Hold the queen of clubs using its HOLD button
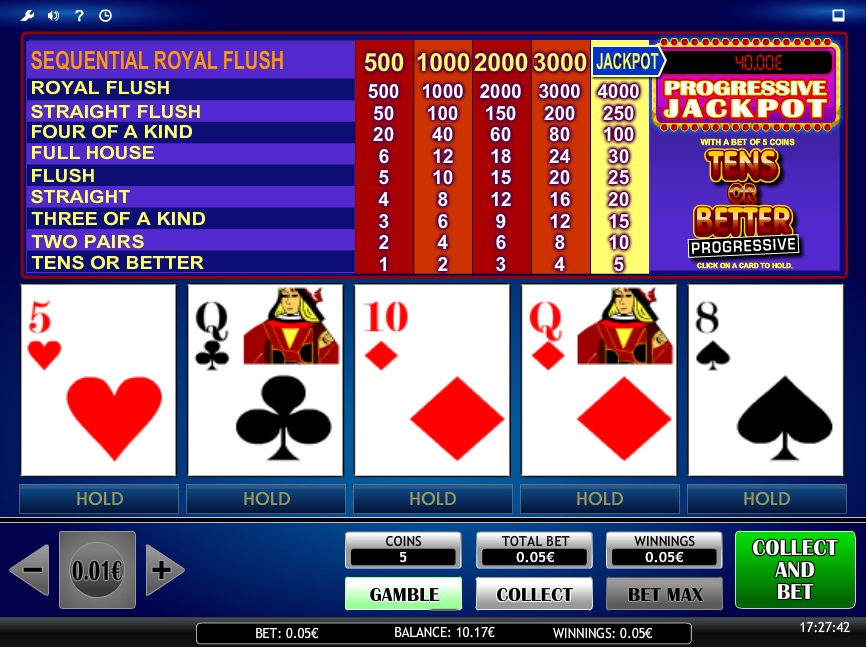 click(x=266, y=498)
